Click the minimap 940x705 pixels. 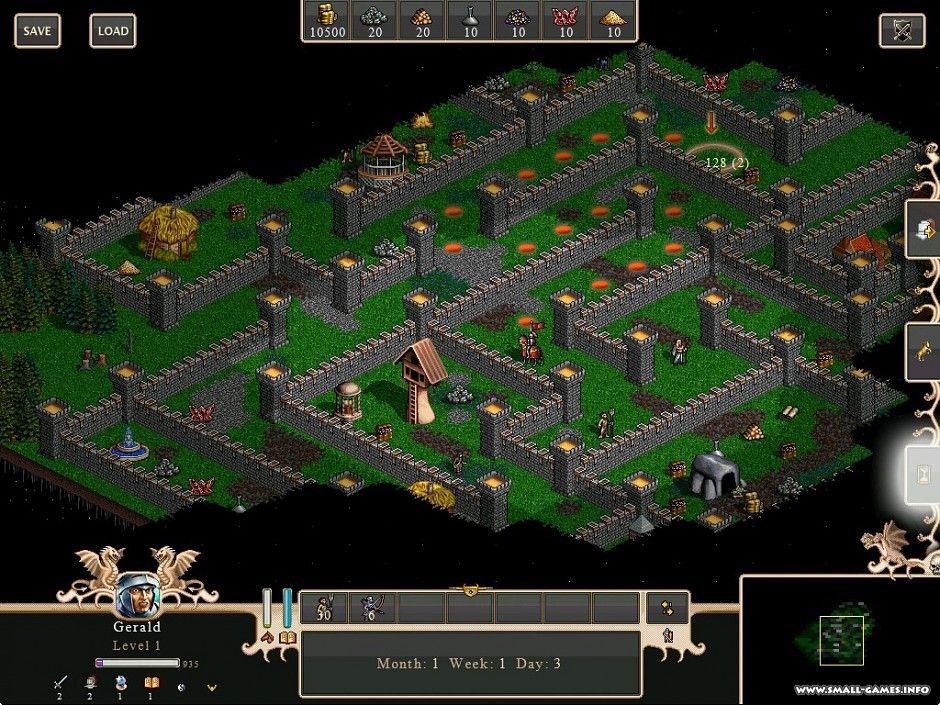pyautogui.click(x=840, y=640)
